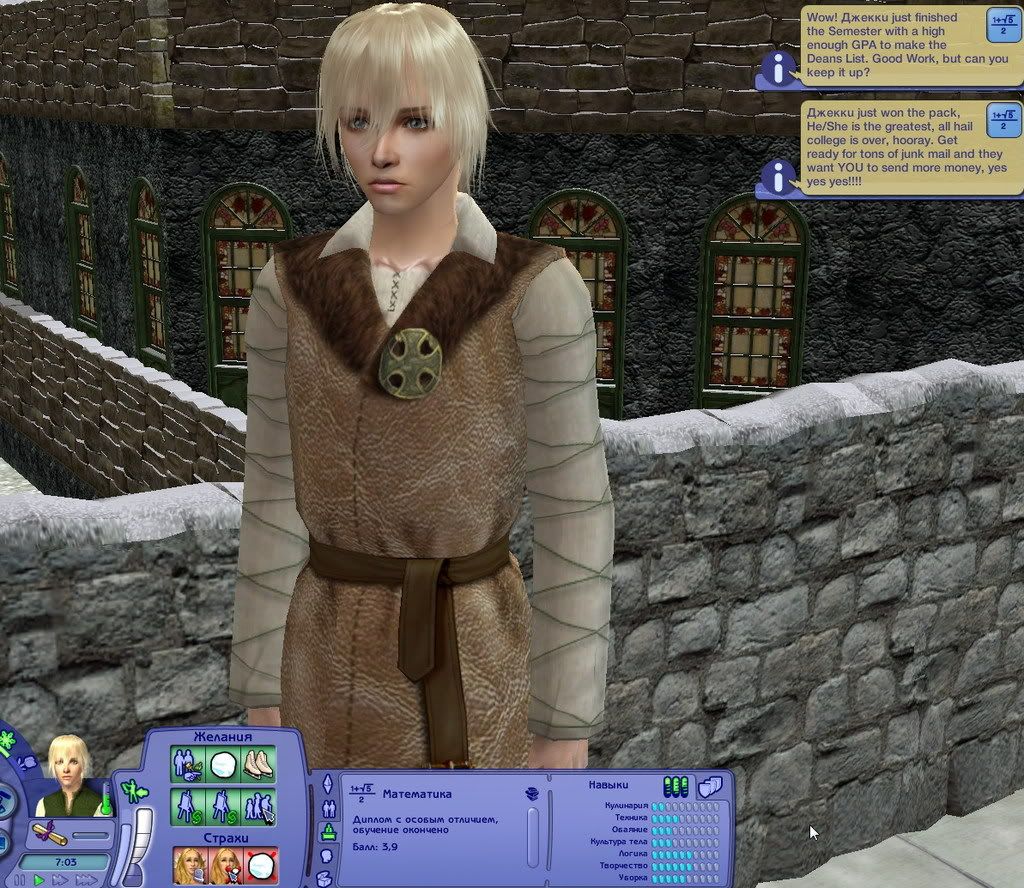Screen dimensions: 1024x888
Task: Select the snowball want icon
Action: pos(224,765)
